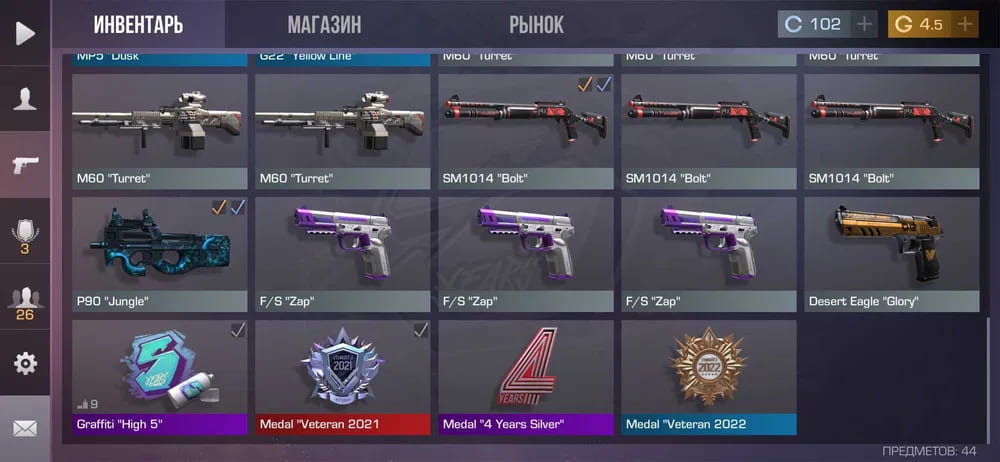Open the player profile icon
The image size is (1000, 462).
tap(25, 98)
